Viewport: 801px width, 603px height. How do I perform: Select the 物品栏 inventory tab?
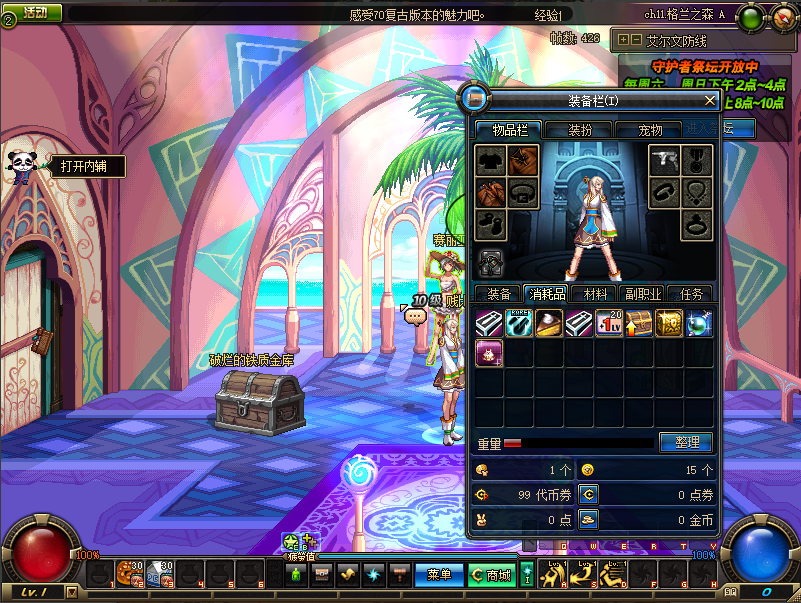508,129
